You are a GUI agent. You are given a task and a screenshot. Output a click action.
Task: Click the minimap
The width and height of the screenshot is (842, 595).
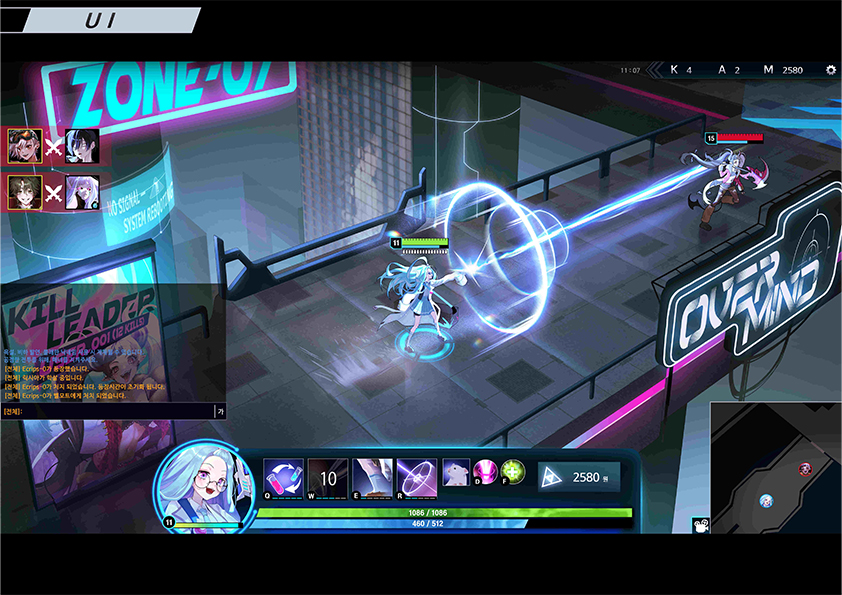[x=775, y=467]
